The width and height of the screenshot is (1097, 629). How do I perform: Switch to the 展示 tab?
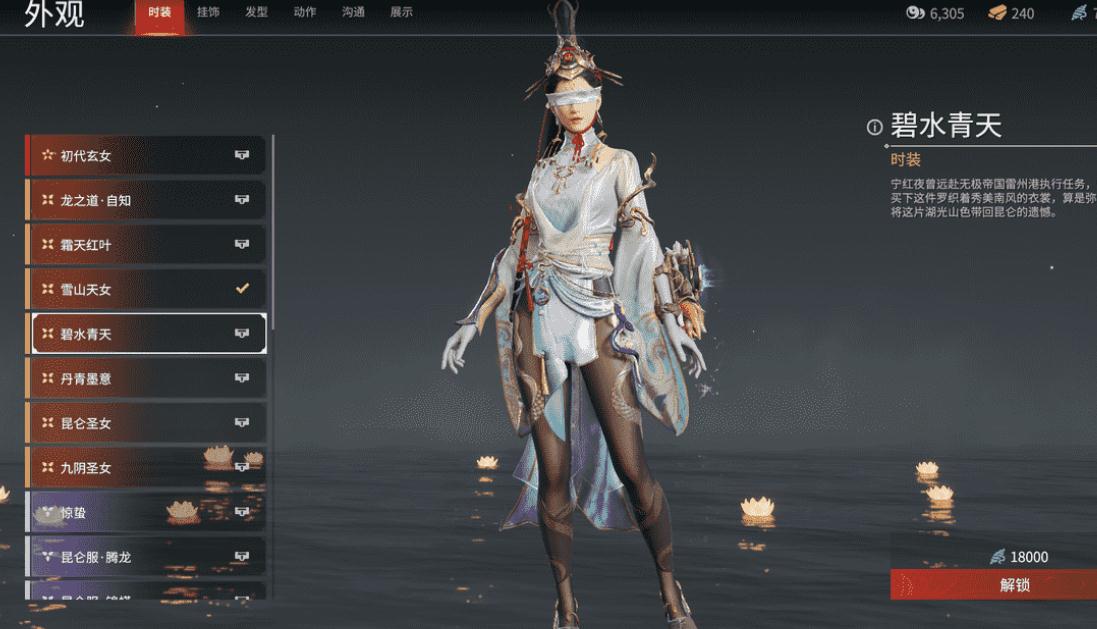(401, 13)
